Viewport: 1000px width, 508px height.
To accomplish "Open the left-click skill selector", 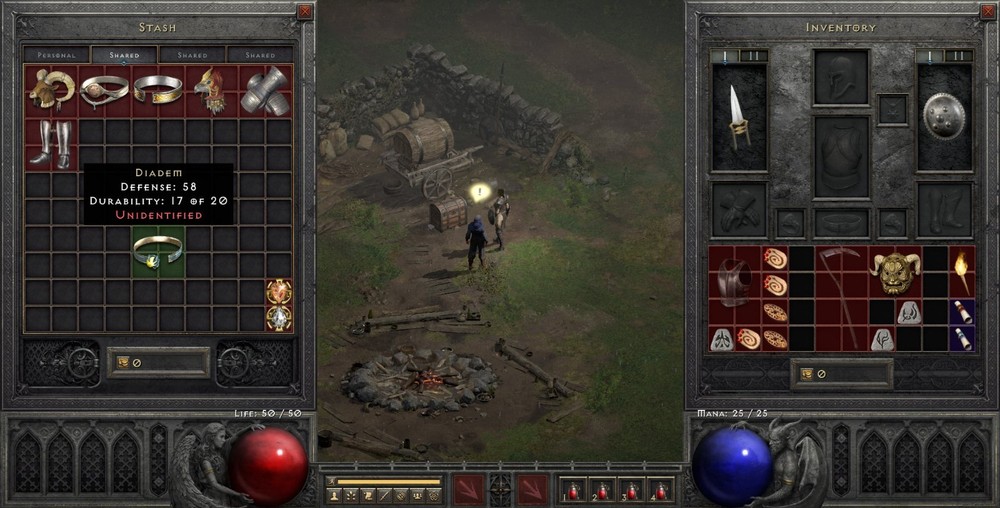I will [x=468, y=489].
